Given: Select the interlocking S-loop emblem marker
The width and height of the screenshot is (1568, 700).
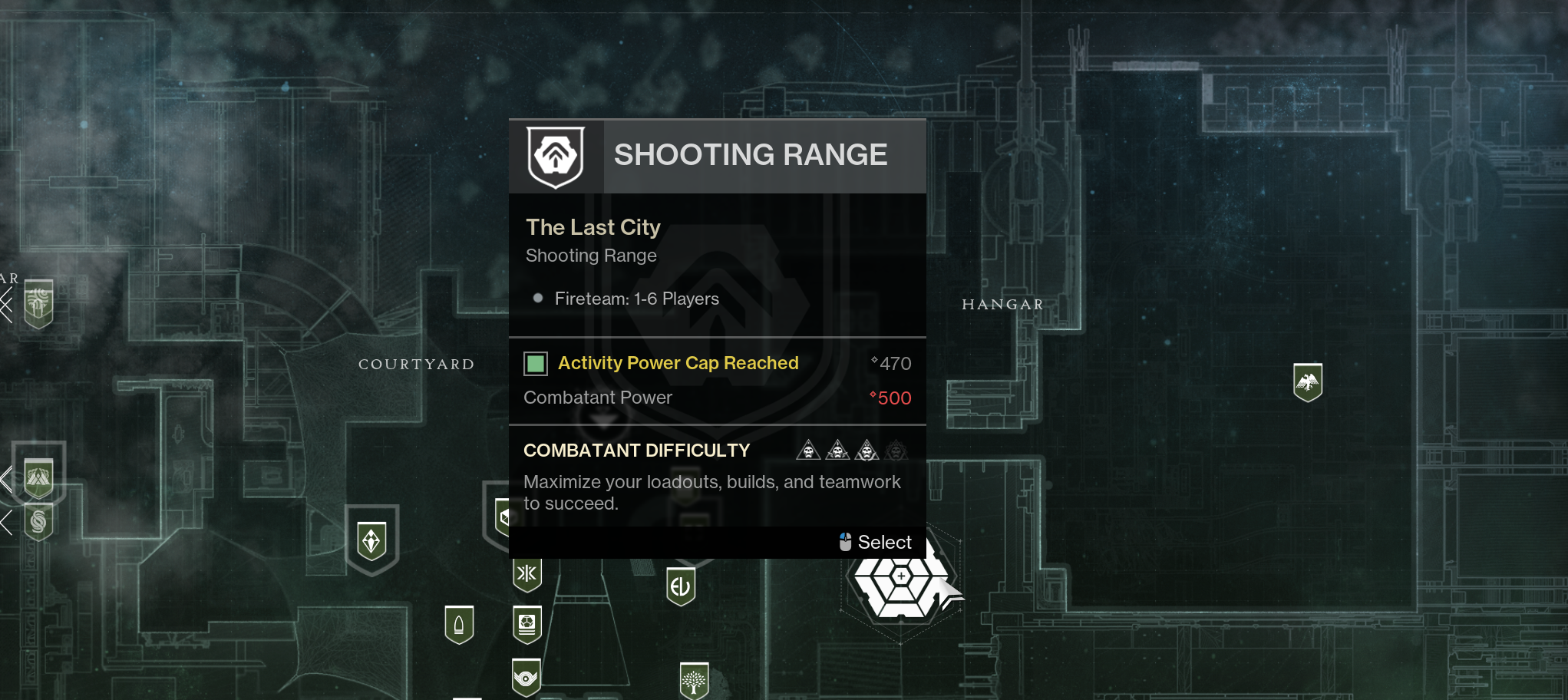Looking at the screenshot, I should 38,522.
